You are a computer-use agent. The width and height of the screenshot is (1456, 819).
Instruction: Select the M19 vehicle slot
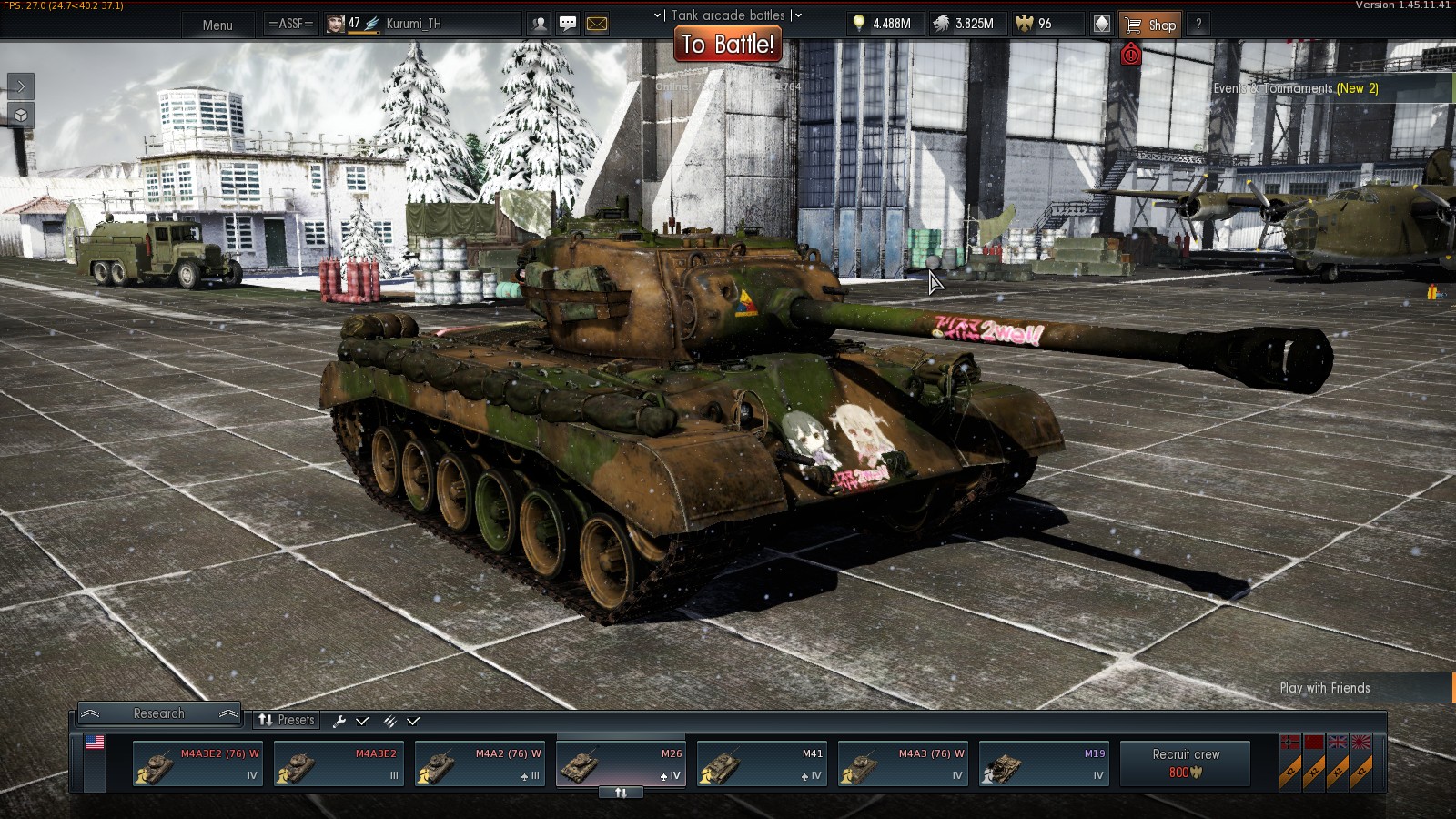[1044, 763]
